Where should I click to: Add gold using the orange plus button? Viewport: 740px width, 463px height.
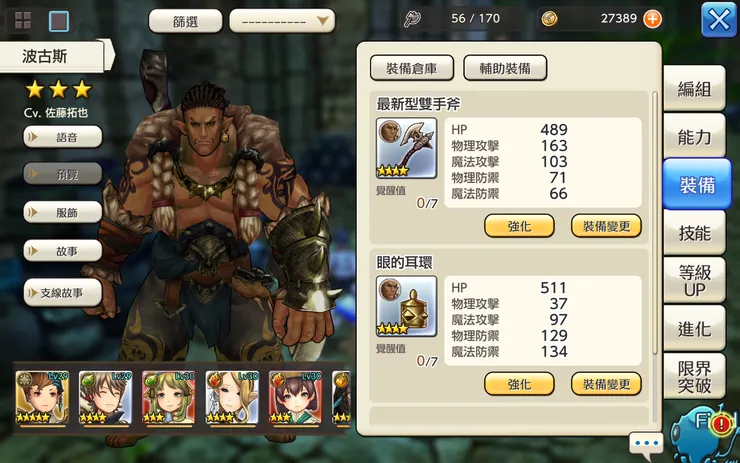(652, 19)
